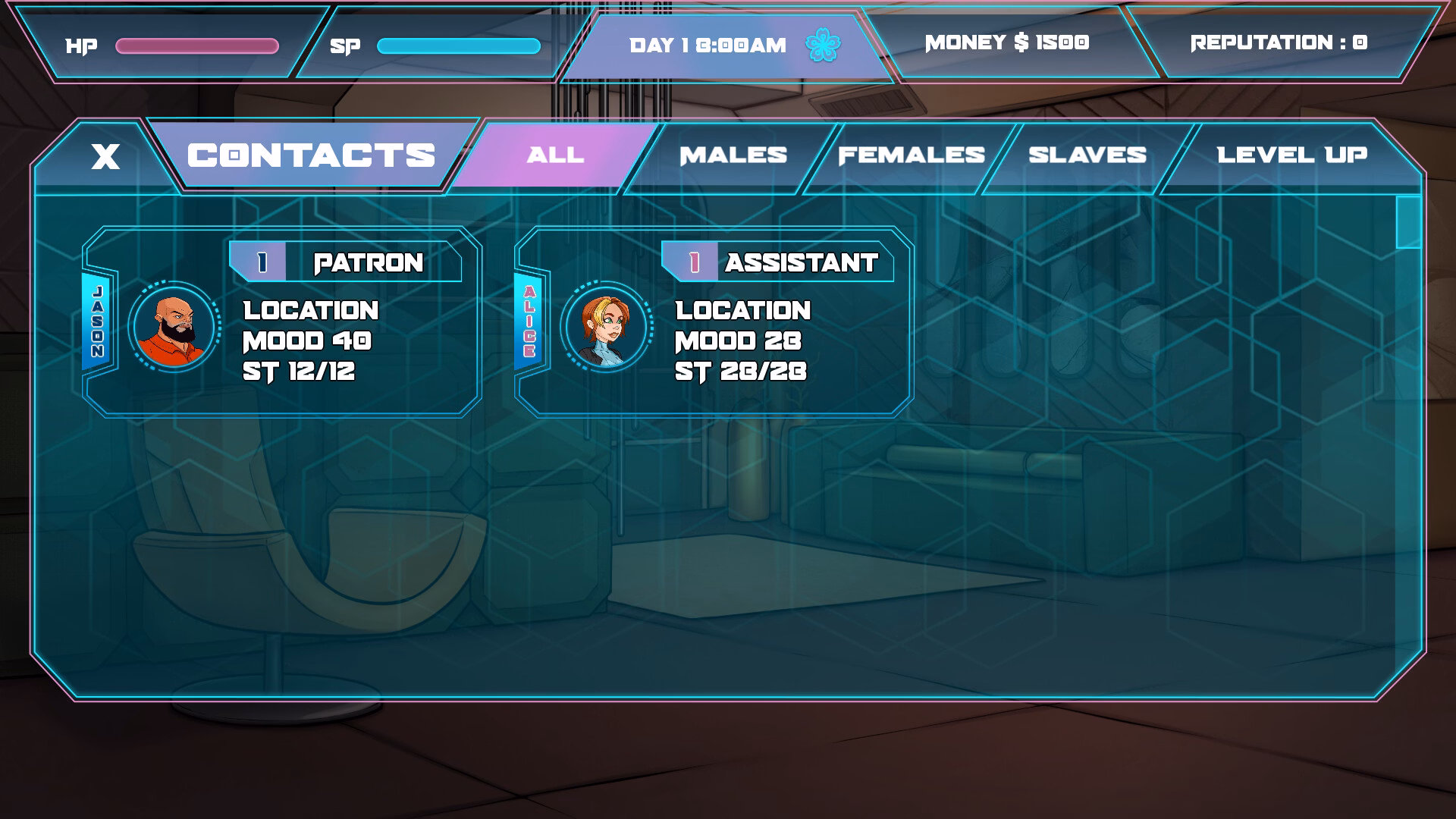Screen dimensions: 1456x819
Task: Enable the ALL contacts filter
Action: 554,155
